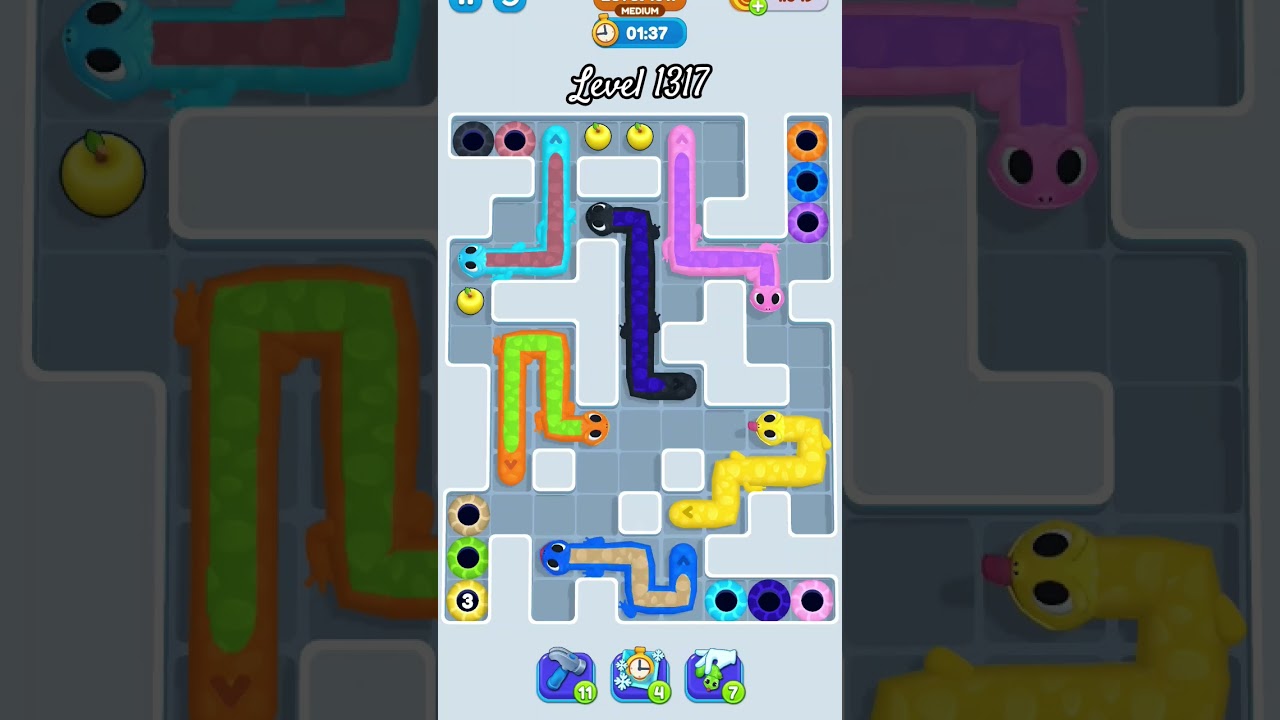The image size is (1280, 720).
Task: Tap the MEDIUM difficulty banner
Action: [x=639, y=8]
